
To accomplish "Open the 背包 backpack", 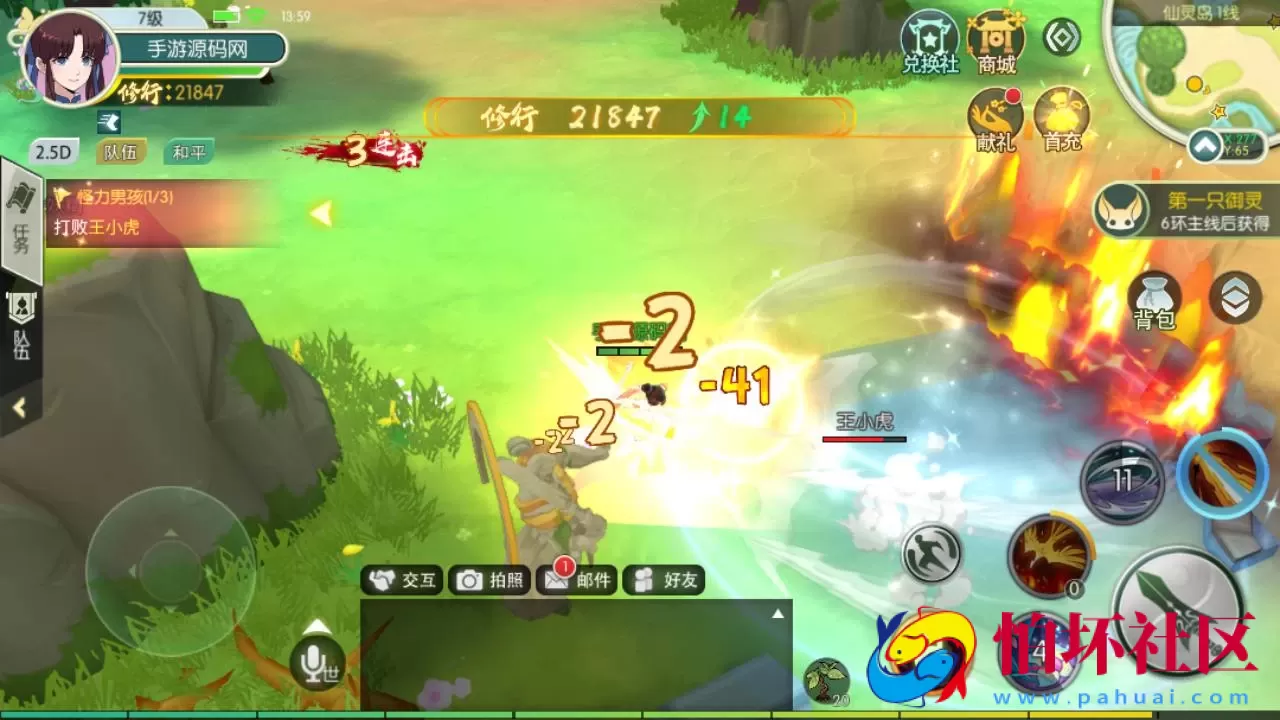I will point(1154,300).
